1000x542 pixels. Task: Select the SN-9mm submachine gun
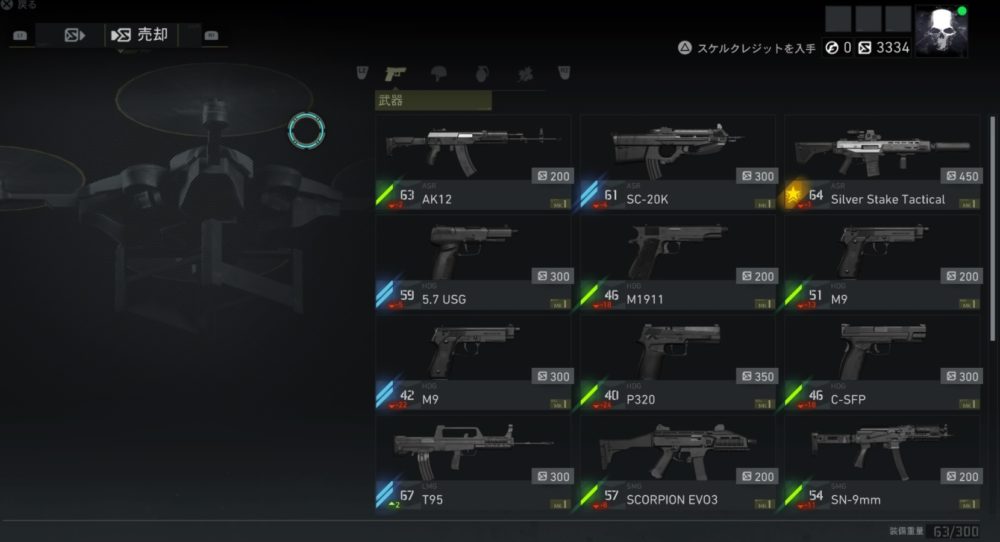click(881, 462)
